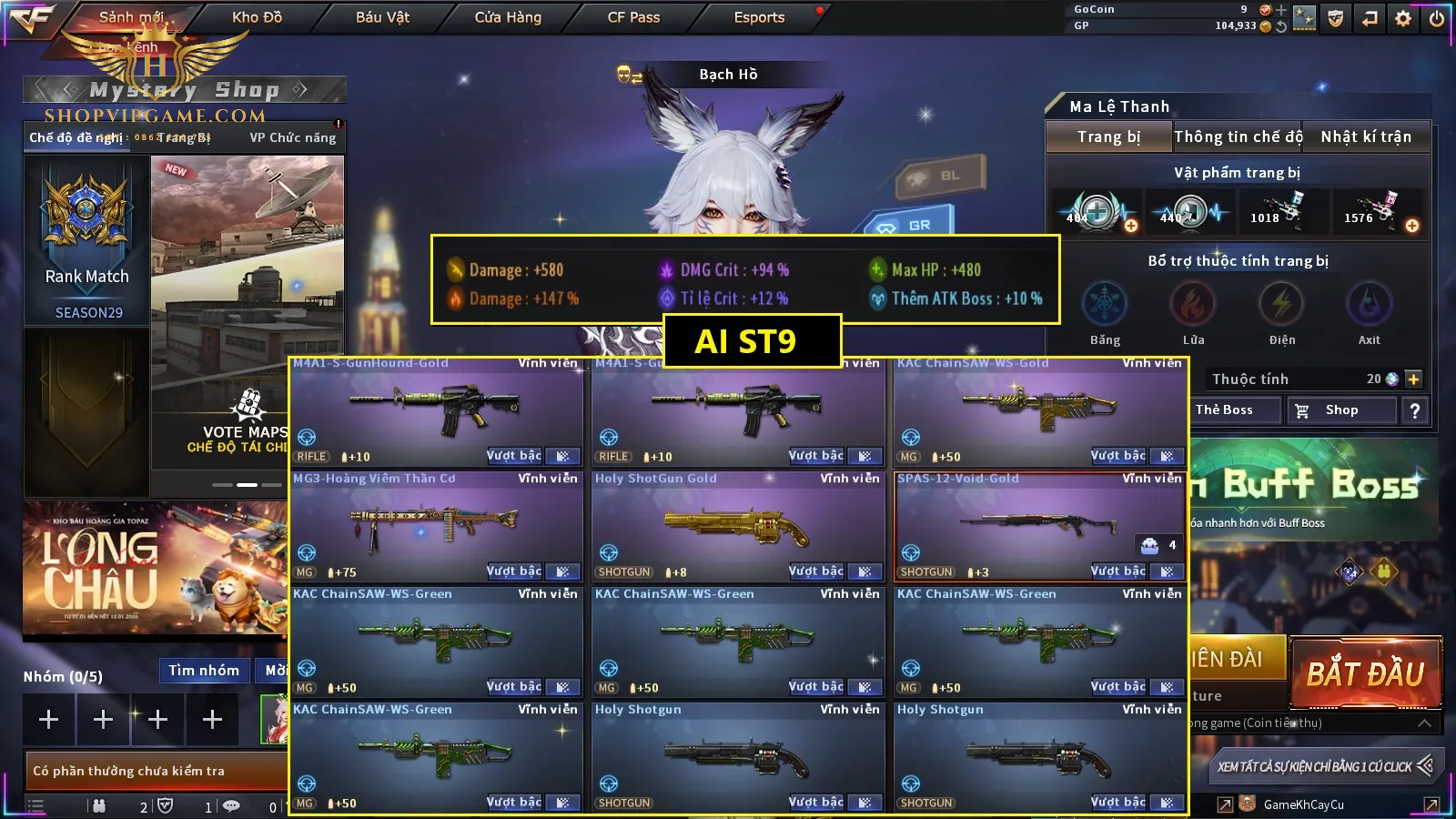Open settings gear icon in top bar
Image resolution: width=1456 pixels, height=819 pixels.
click(x=1403, y=17)
